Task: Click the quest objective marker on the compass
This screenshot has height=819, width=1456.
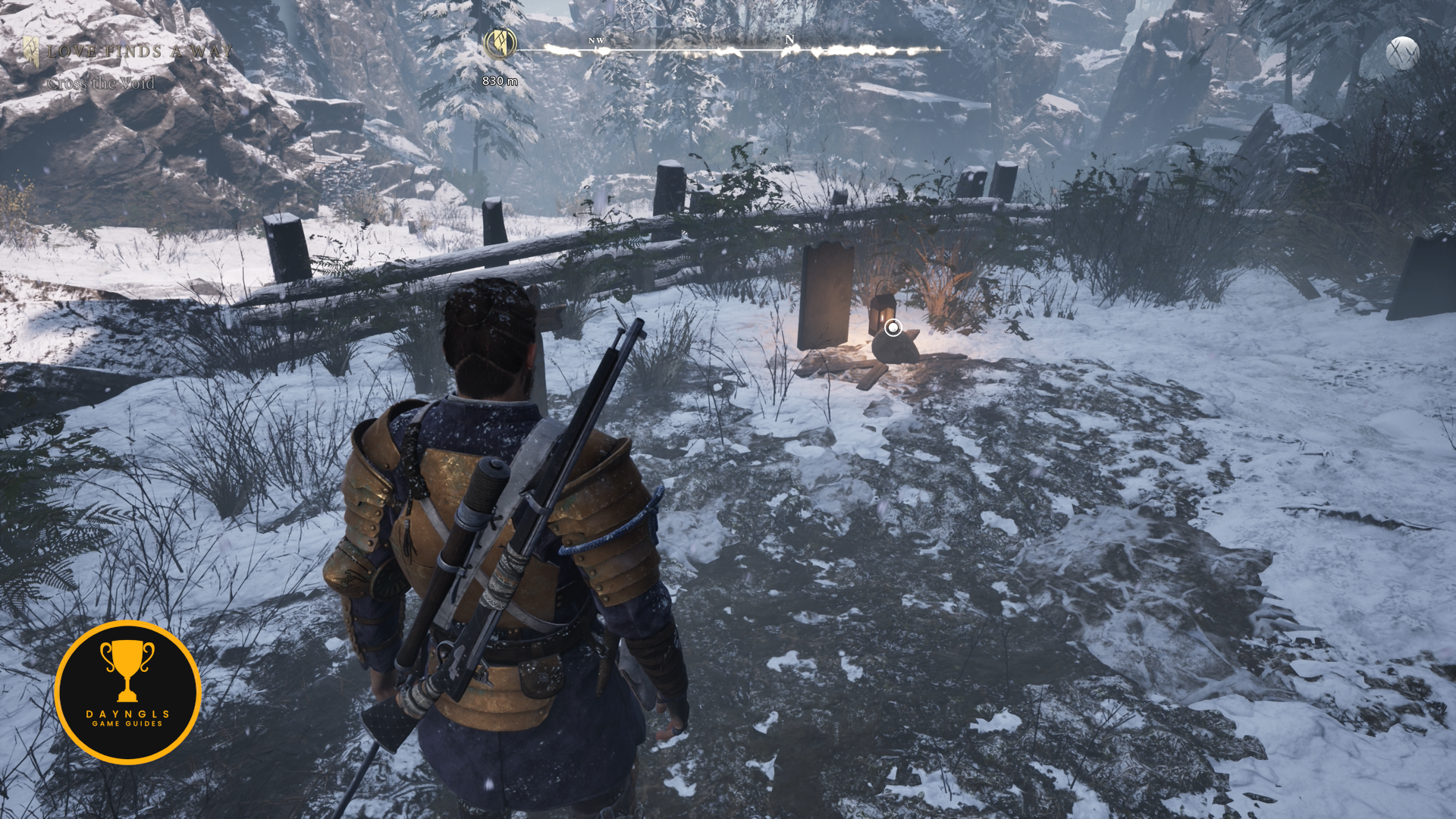Action: tap(500, 44)
